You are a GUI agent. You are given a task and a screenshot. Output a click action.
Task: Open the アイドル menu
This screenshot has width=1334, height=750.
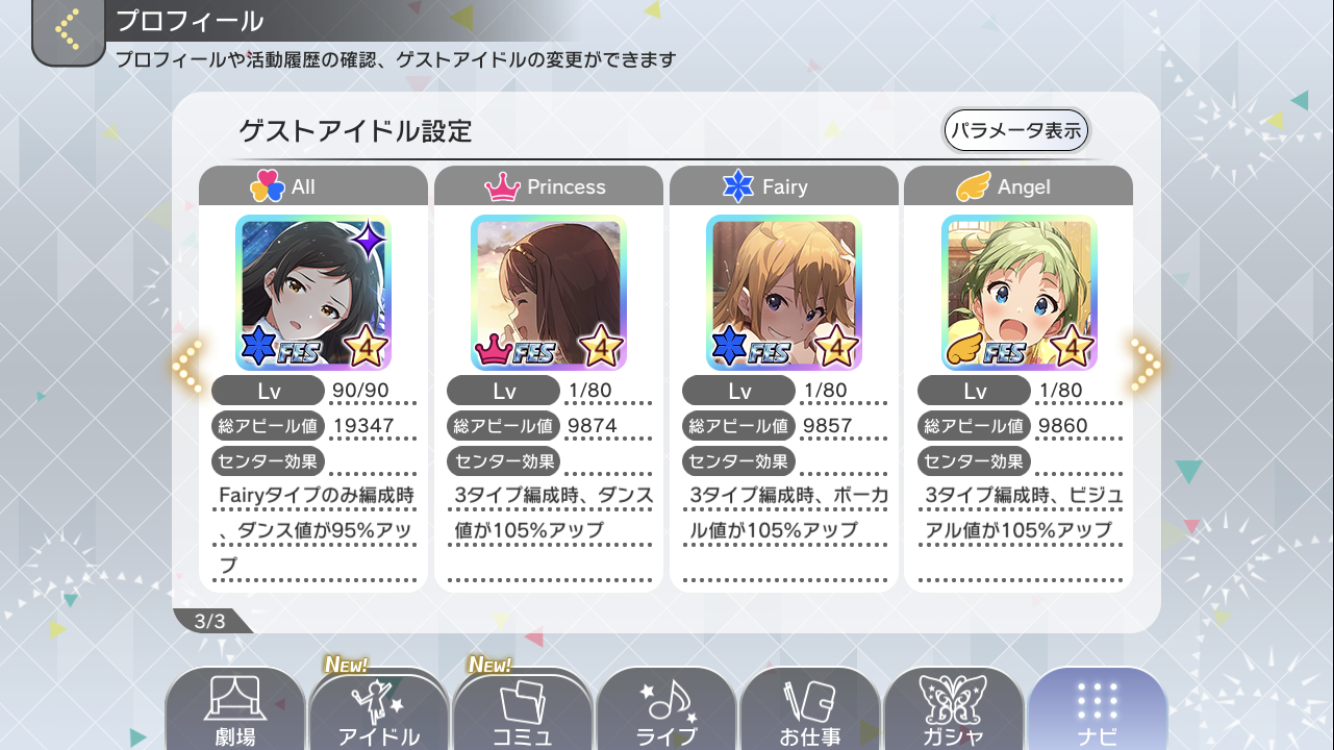click(378, 712)
